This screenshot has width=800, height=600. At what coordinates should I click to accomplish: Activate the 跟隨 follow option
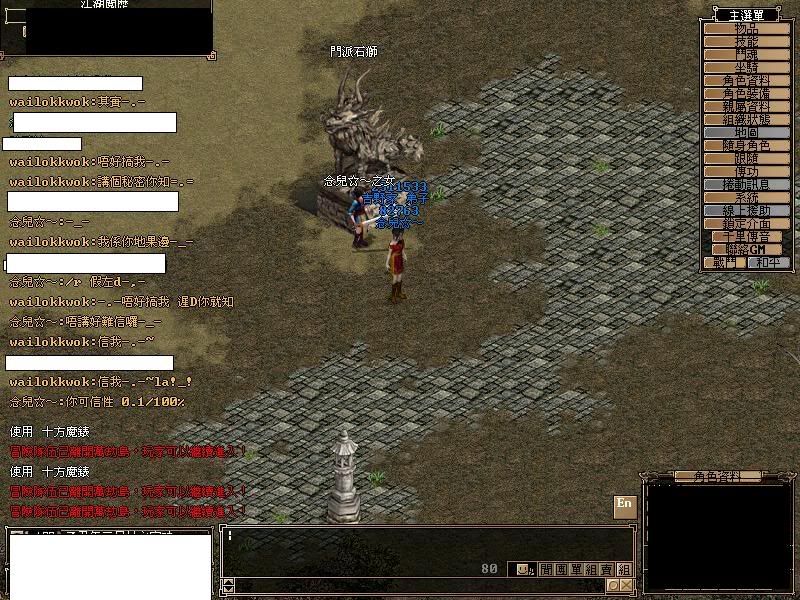tap(746, 159)
